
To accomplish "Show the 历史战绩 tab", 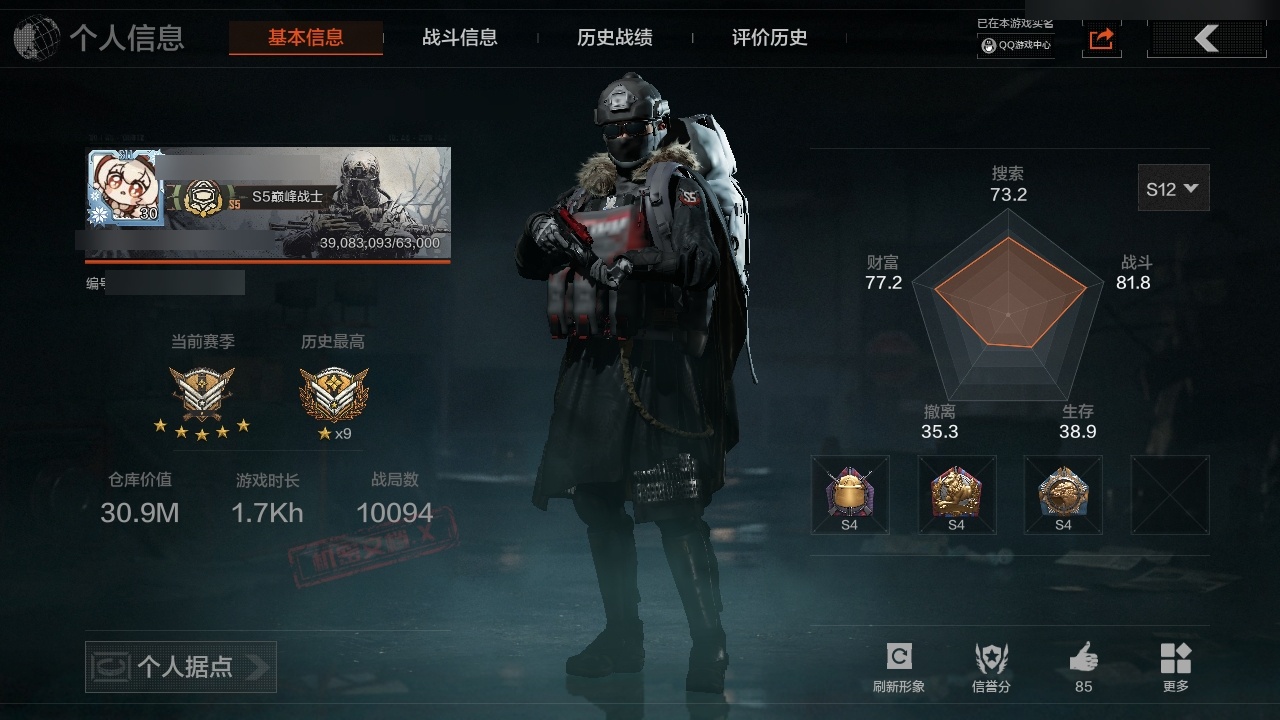I will coord(614,38).
